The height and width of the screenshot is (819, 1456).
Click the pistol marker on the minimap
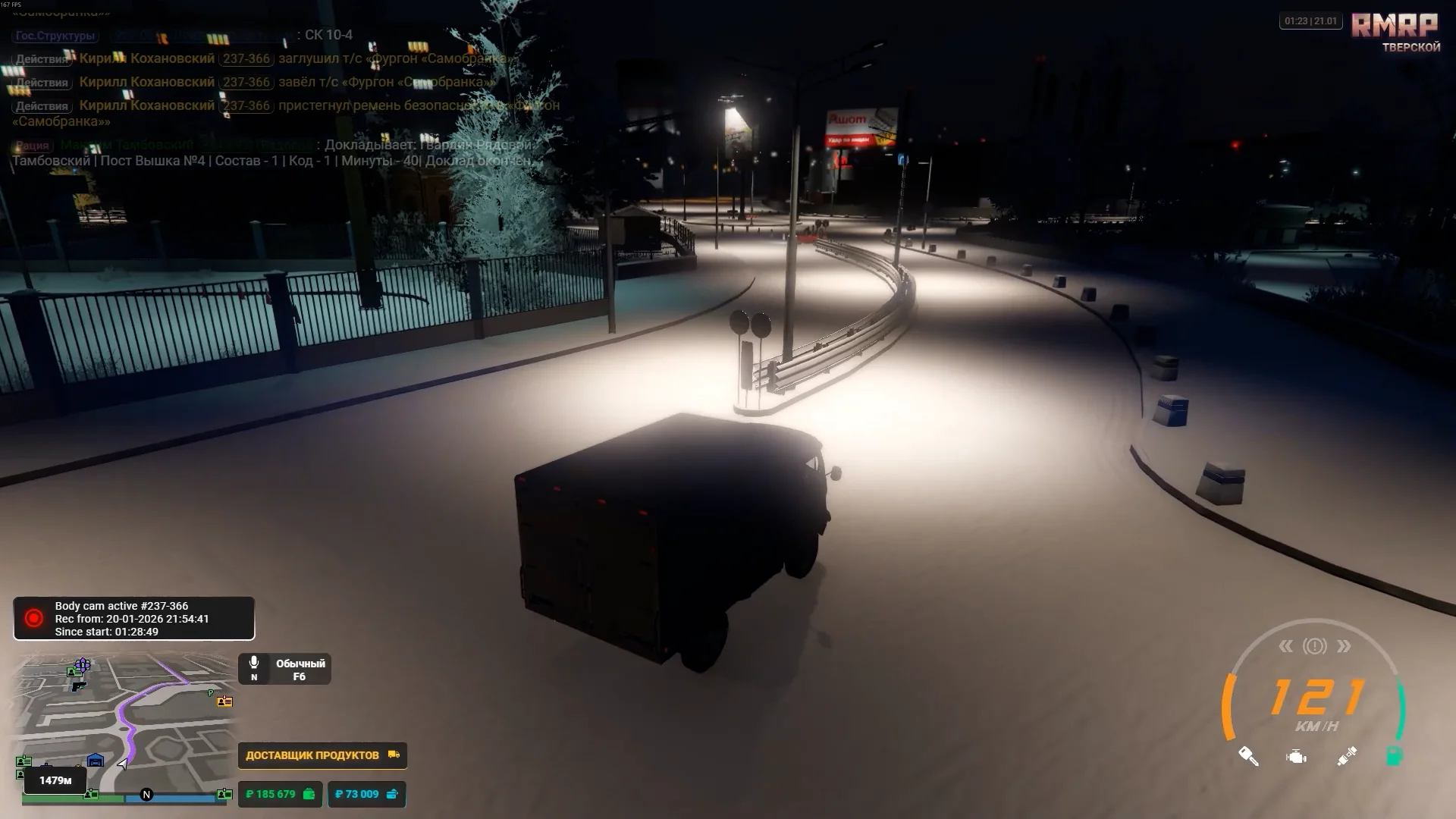tap(78, 686)
